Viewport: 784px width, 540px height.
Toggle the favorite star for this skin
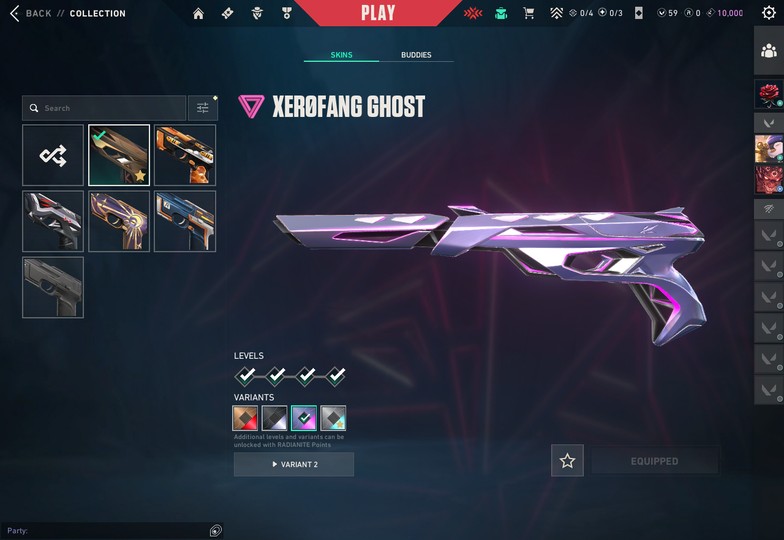tap(567, 461)
